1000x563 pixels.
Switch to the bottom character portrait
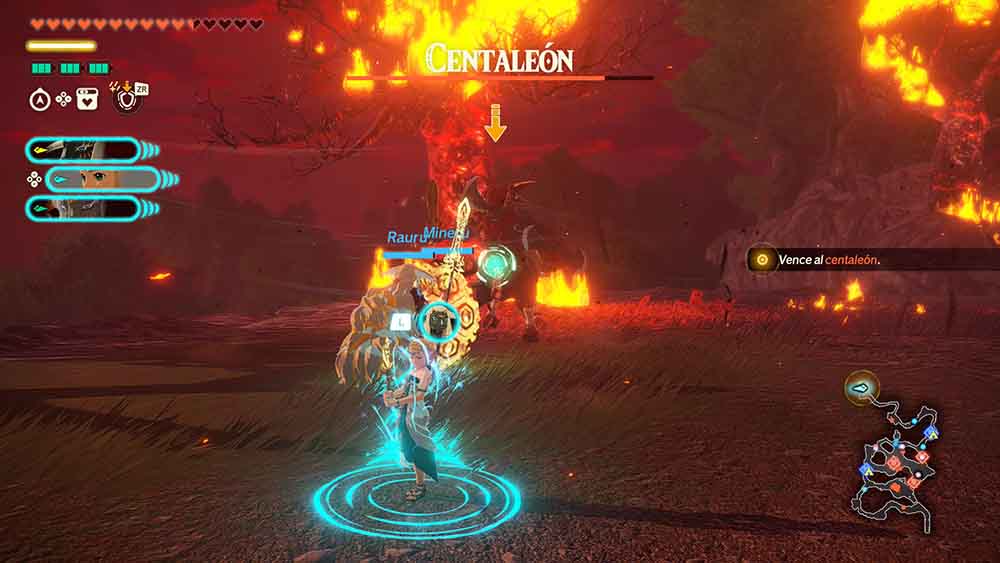[83, 208]
